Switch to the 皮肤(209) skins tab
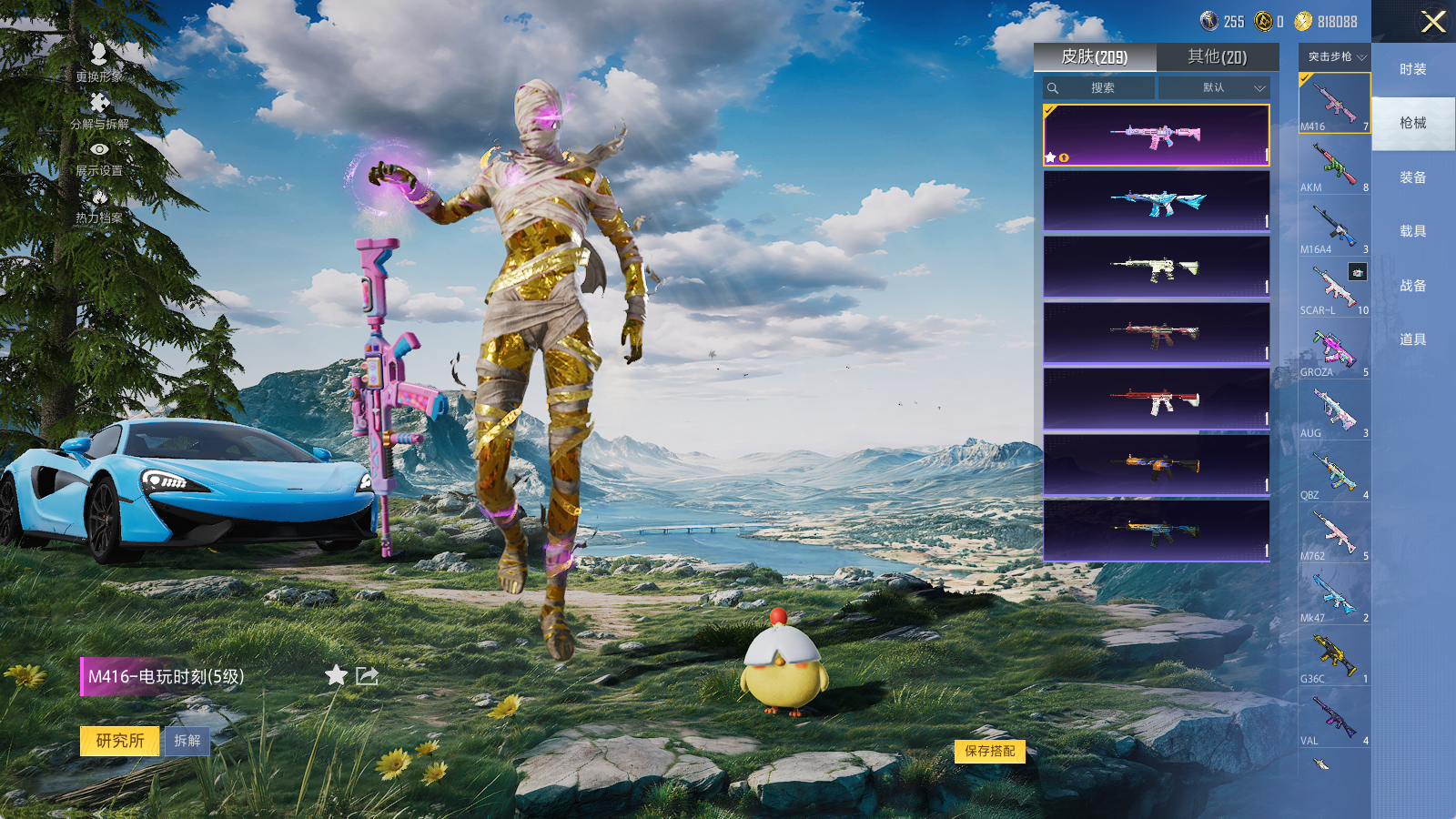This screenshot has width=1456, height=819. tap(1094, 57)
